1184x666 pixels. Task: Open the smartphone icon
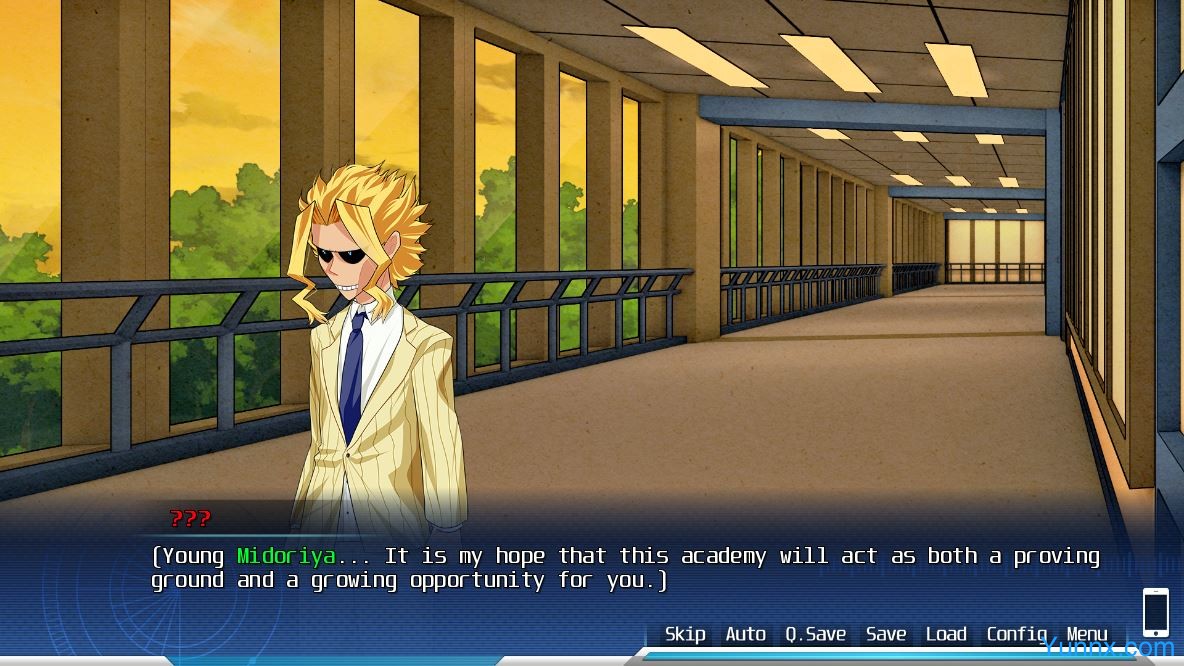tap(1155, 612)
